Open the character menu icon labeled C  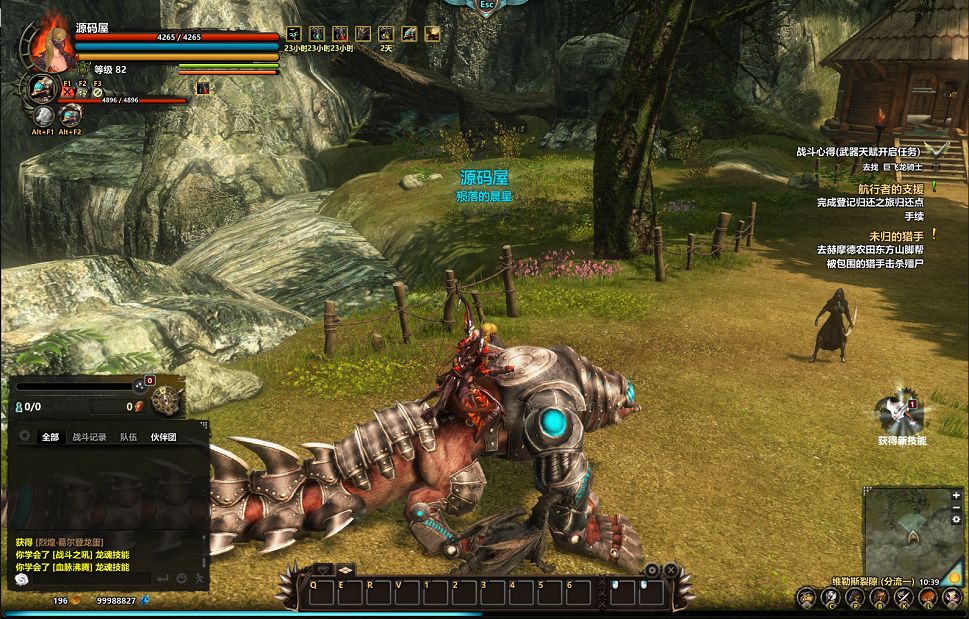pyautogui.click(x=830, y=598)
